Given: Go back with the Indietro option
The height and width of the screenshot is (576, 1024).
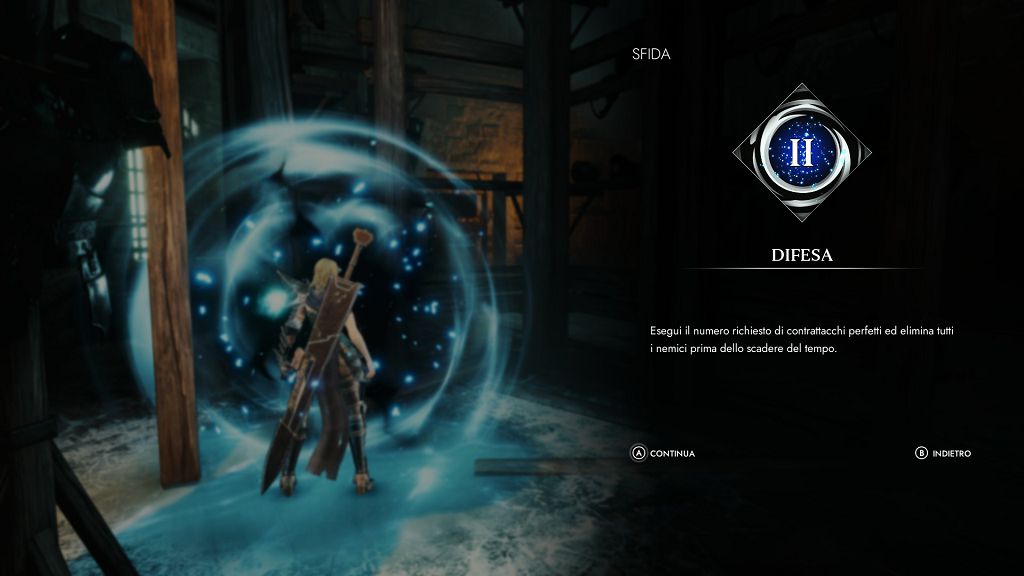Looking at the screenshot, I should click(x=943, y=453).
